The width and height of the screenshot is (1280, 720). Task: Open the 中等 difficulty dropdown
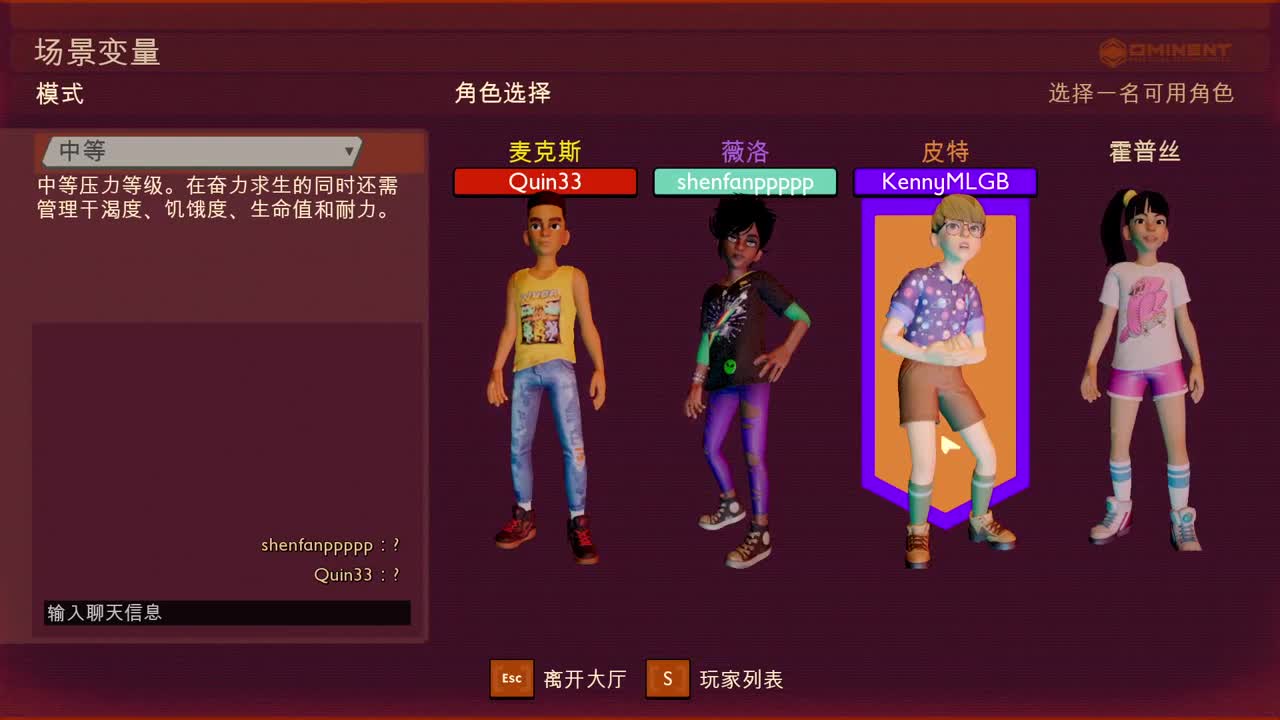[x=200, y=151]
